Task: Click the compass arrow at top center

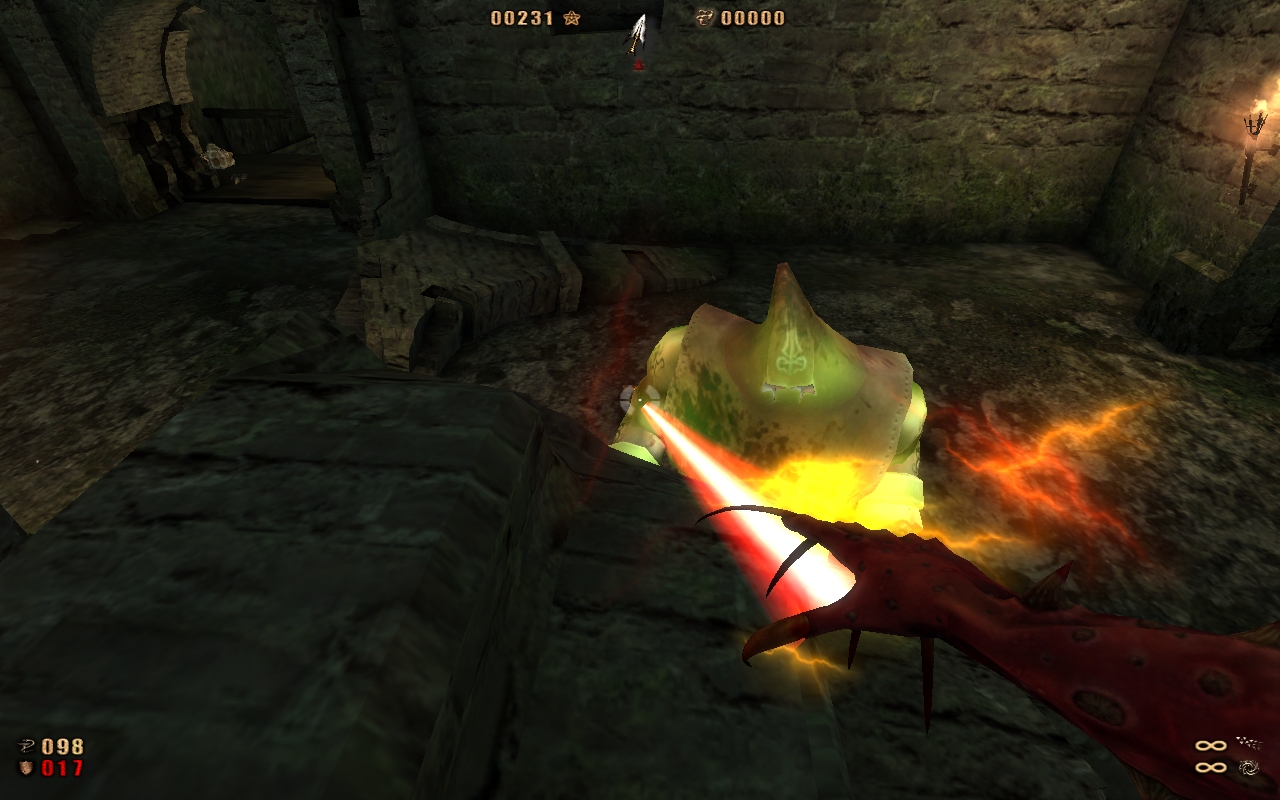Action: coord(636,32)
